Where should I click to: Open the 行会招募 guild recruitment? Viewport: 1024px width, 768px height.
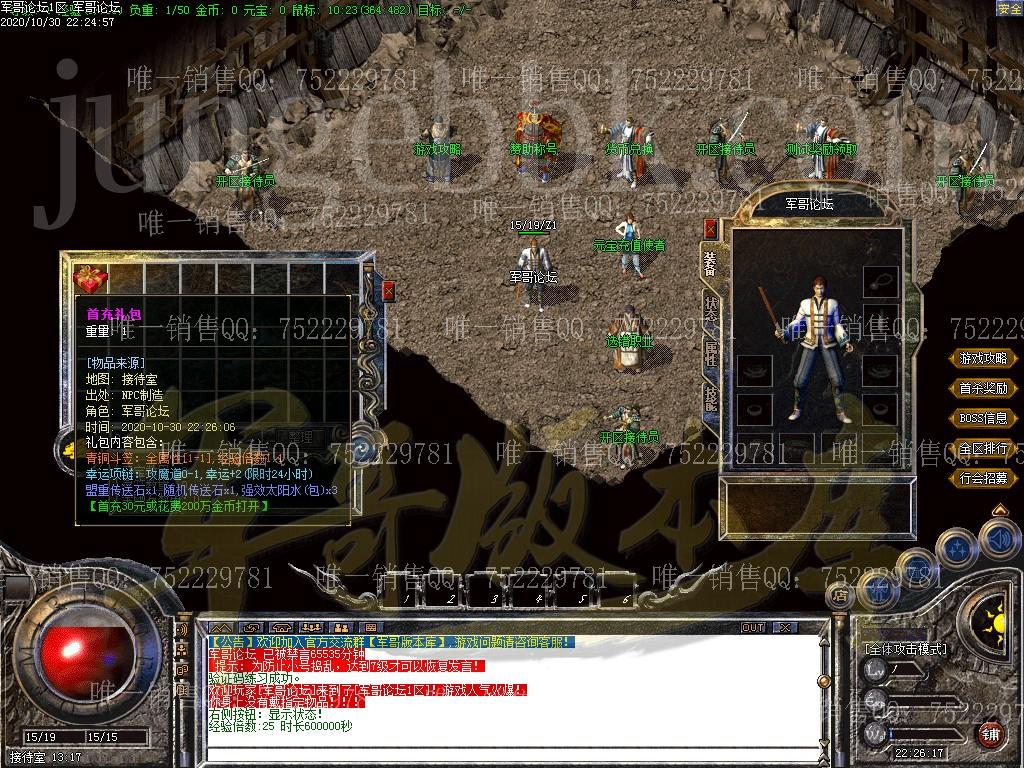983,478
